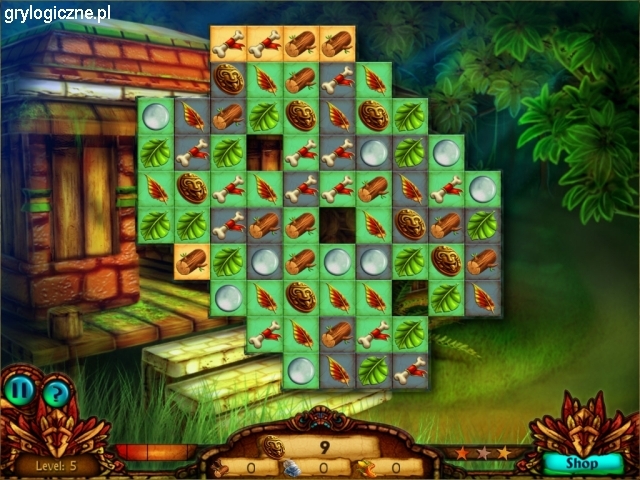
Task: Open the Shop
Action: (581, 463)
